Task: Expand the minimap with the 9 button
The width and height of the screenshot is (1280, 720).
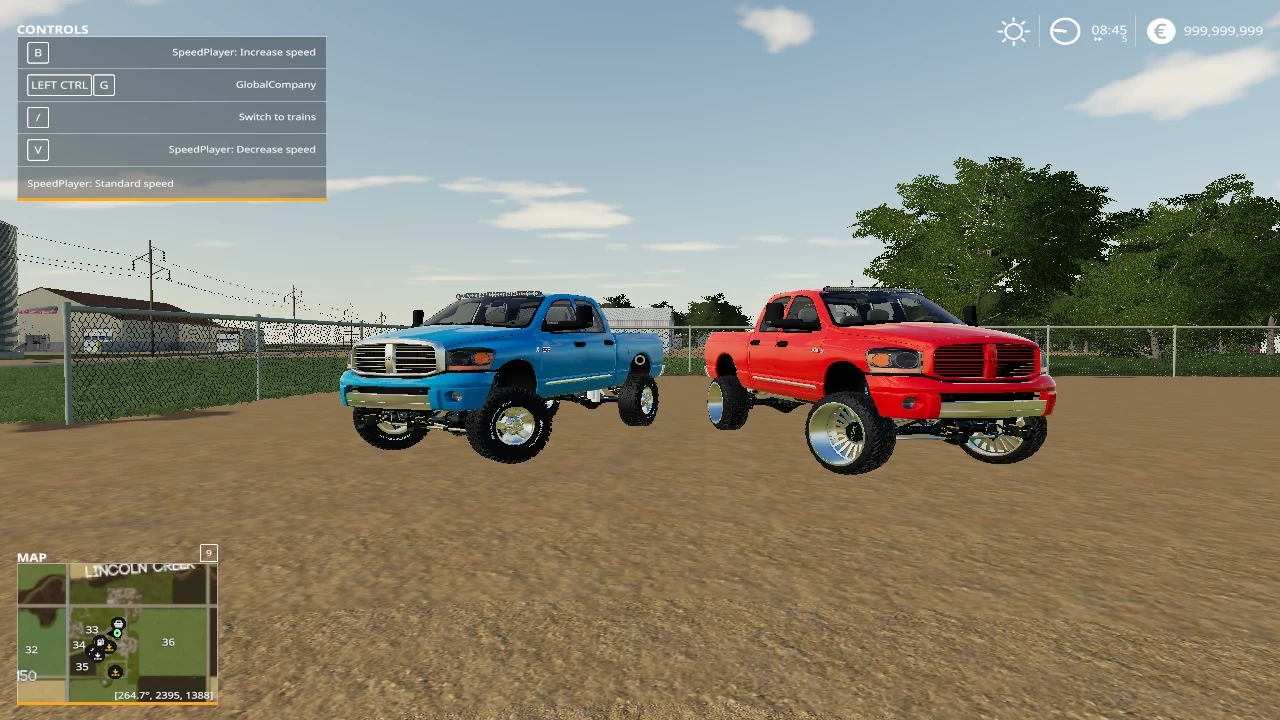Action: [x=208, y=552]
